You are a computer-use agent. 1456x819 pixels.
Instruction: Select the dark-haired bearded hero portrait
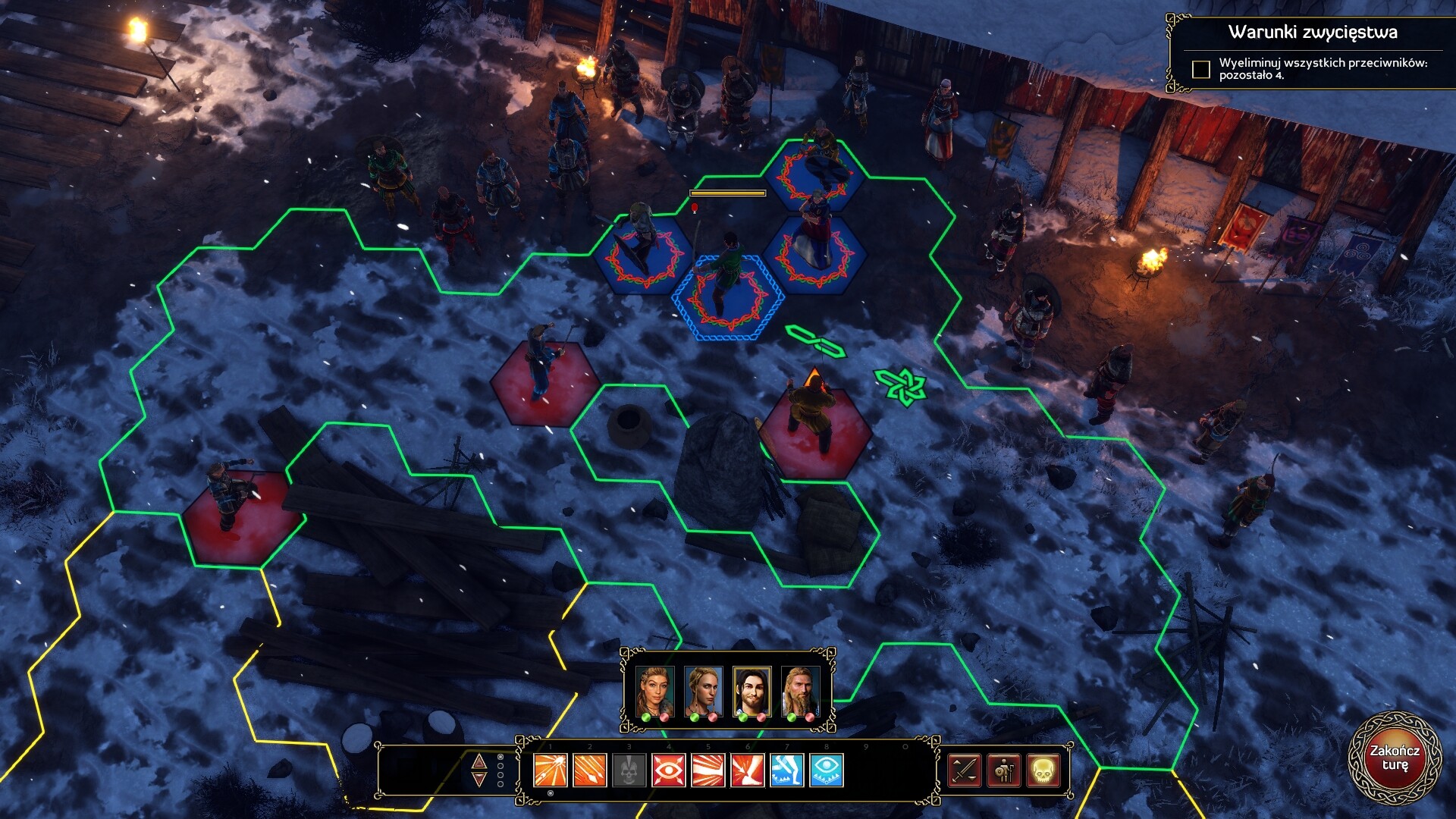pos(752,691)
